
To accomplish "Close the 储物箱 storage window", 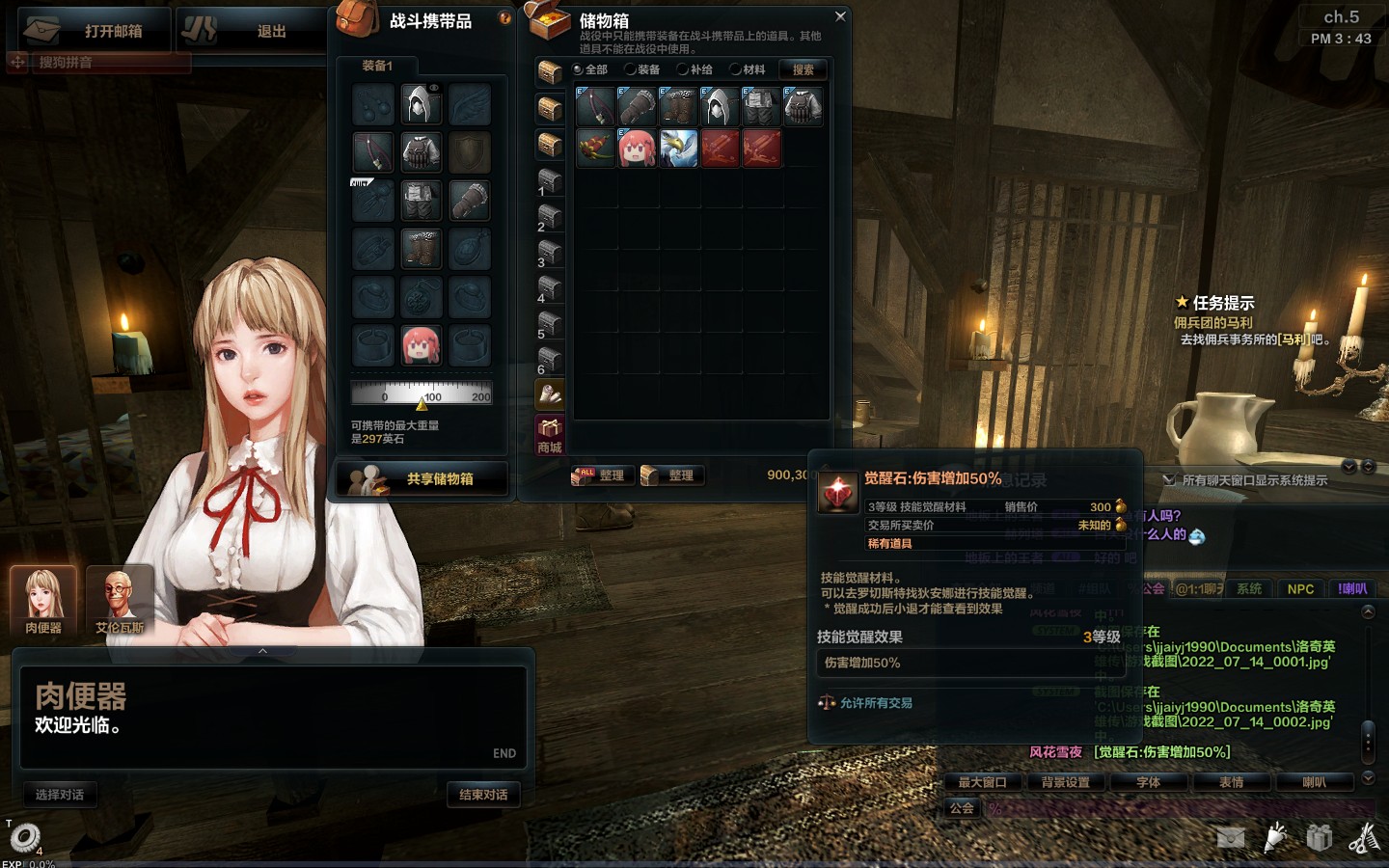I will coord(840,16).
